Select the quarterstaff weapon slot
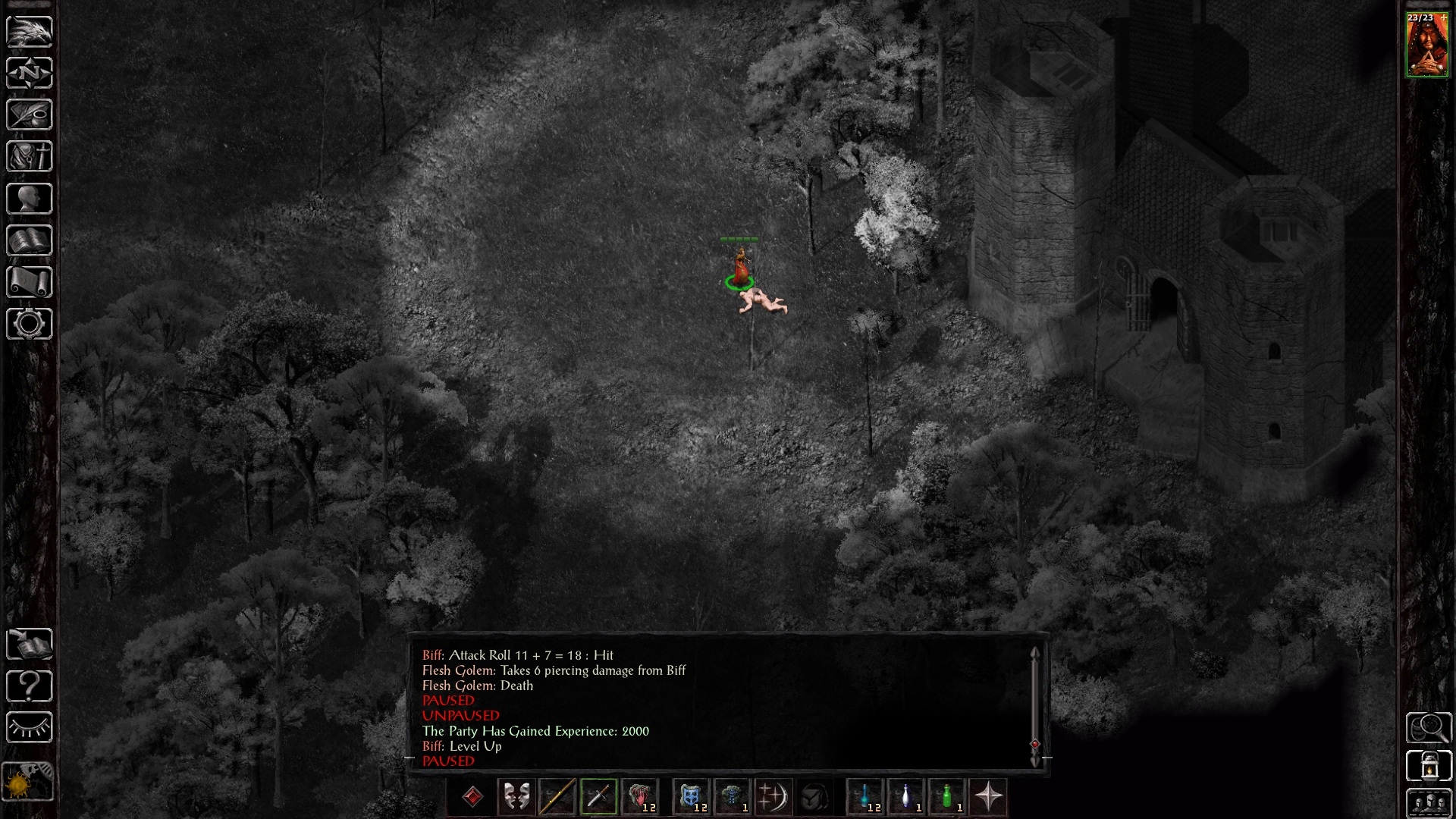The width and height of the screenshot is (1456, 819). (557, 797)
